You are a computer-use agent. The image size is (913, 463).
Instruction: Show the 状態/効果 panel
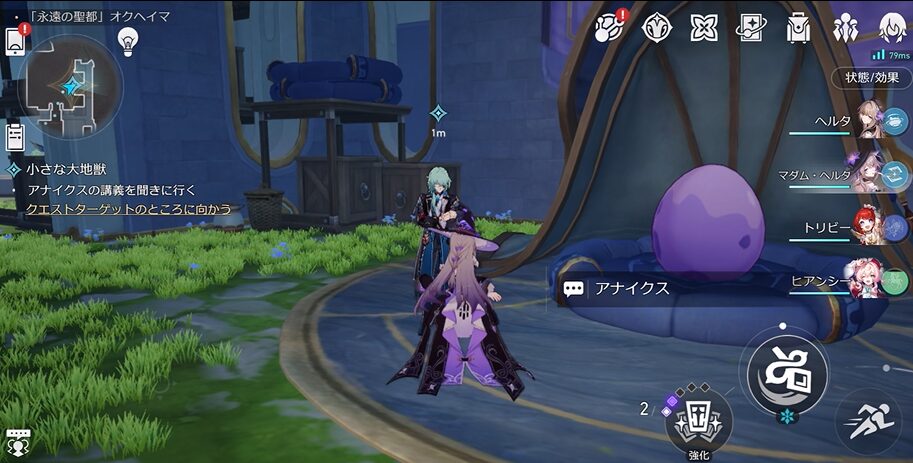tap(871, 77)
